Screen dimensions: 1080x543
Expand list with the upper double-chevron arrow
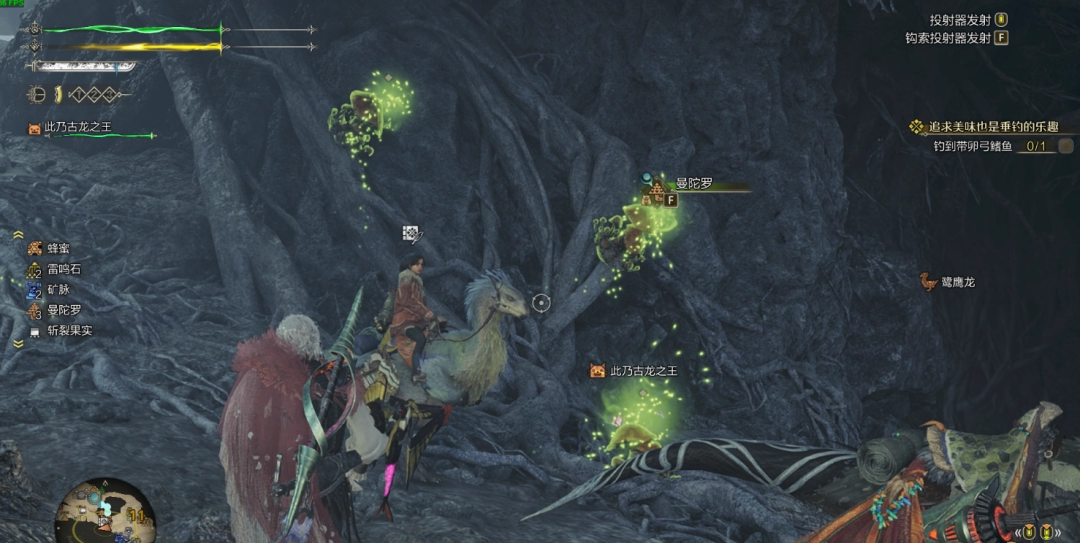(x=19, y=235)
